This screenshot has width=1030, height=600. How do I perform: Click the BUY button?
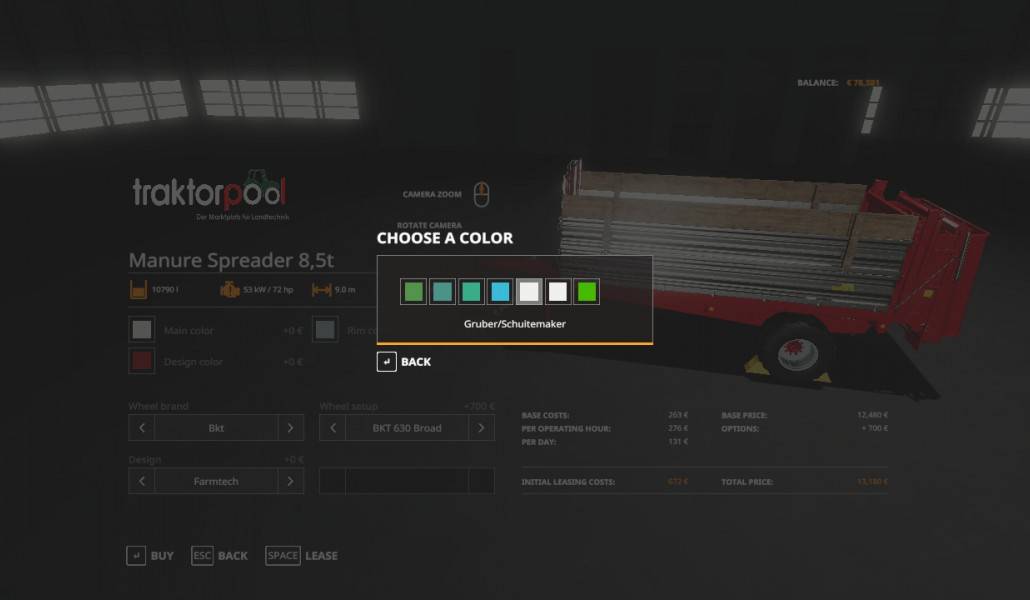tap(150, 556)
